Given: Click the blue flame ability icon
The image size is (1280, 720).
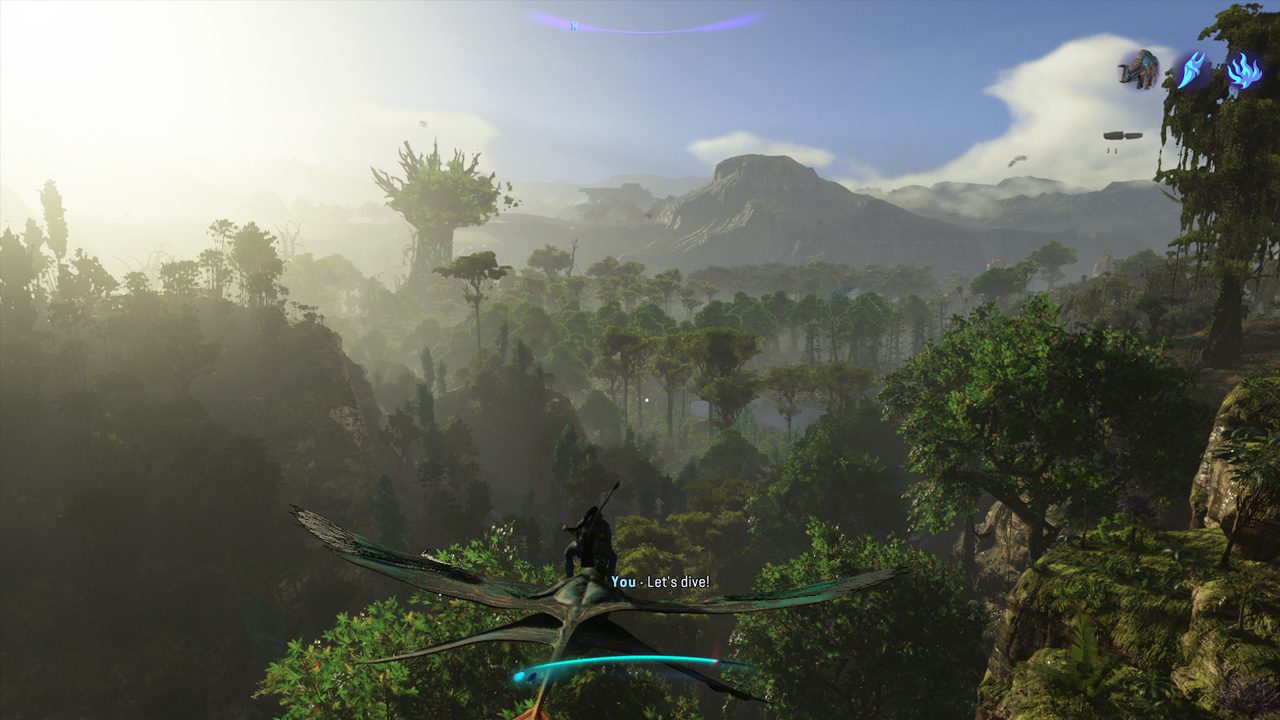Looking at the screenshot, I should pos(1244,70).
